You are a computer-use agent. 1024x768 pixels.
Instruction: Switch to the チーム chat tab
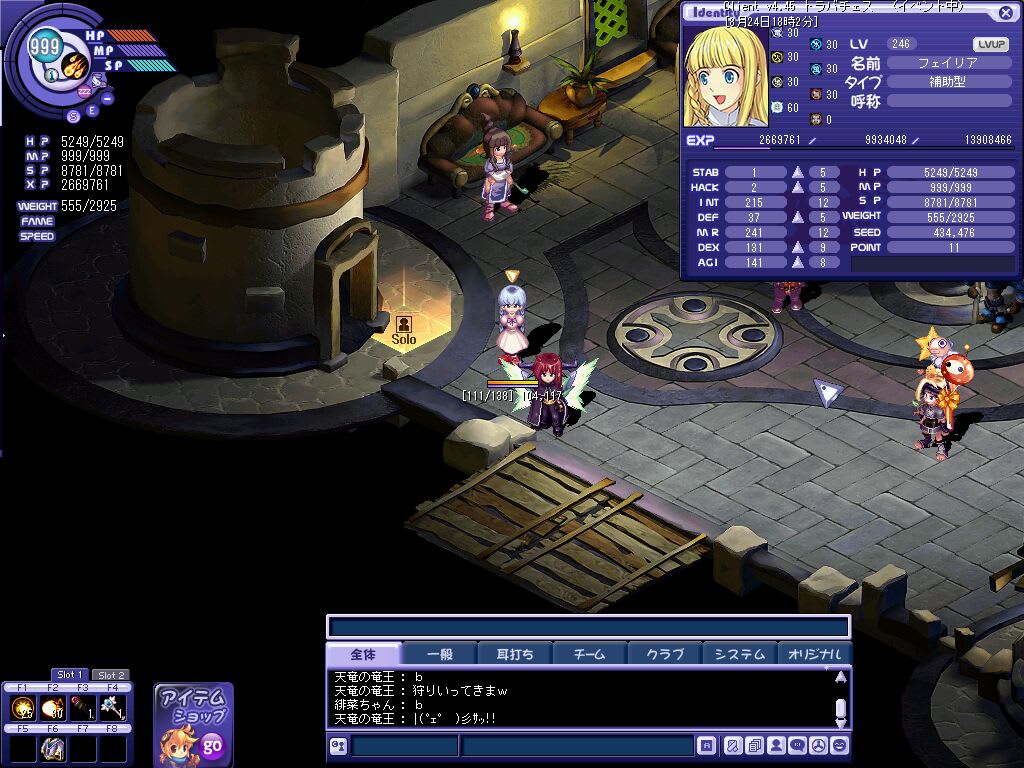pos(590,654)
